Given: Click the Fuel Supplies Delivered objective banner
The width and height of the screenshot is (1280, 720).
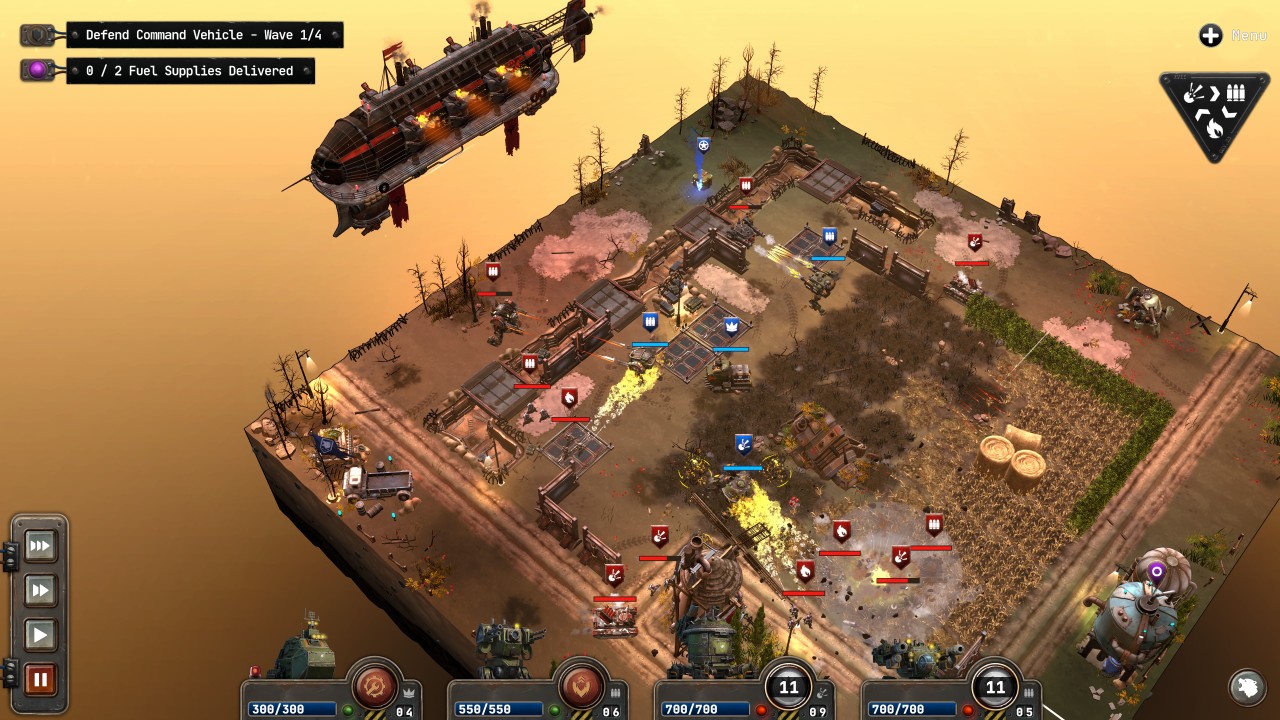Looking at the screenshot, I should click(190, 70).
